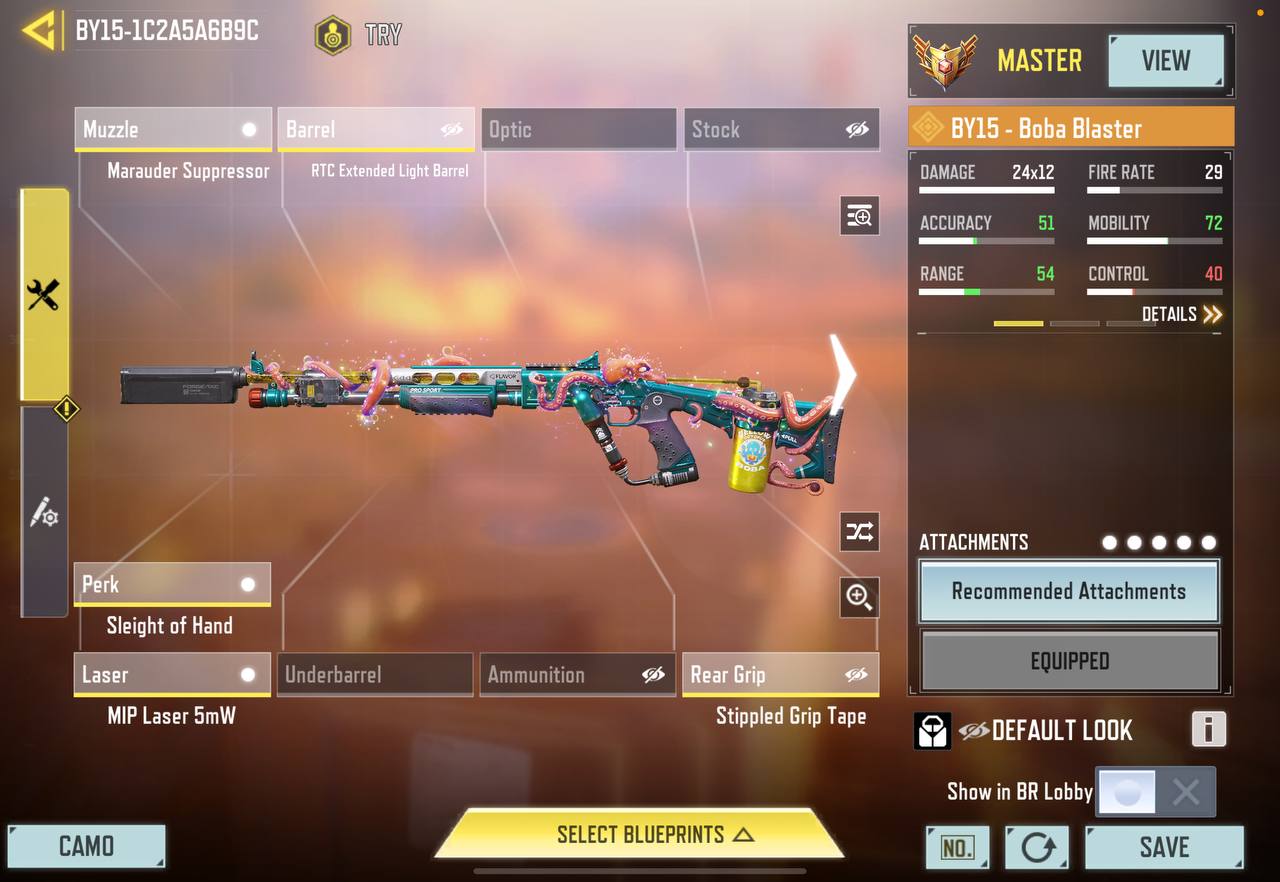
Task: View the Master weapon rank
Action: pyautogui.click(x=1166, y=61)
